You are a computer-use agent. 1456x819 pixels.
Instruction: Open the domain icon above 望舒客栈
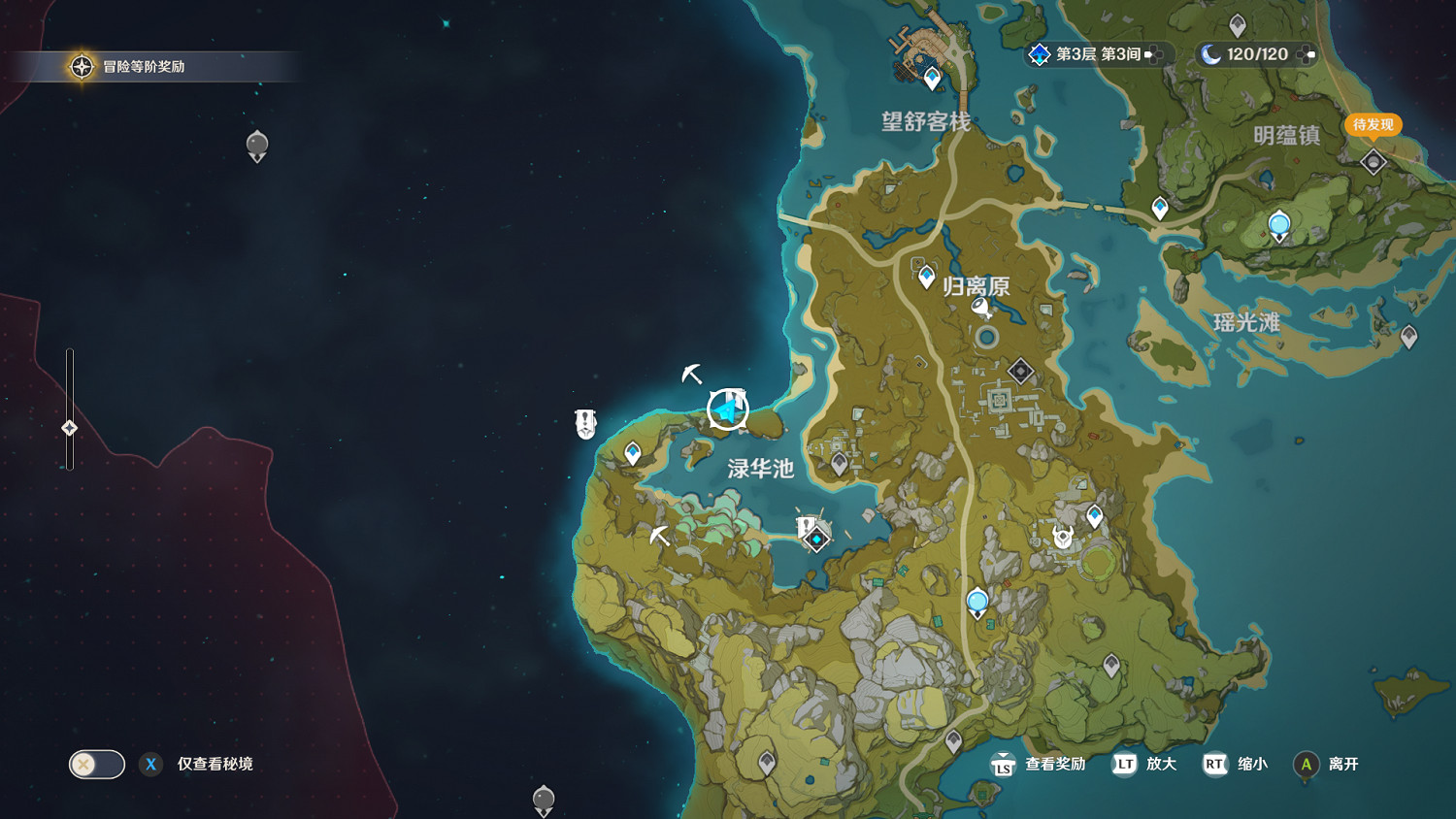click(931, 75)
